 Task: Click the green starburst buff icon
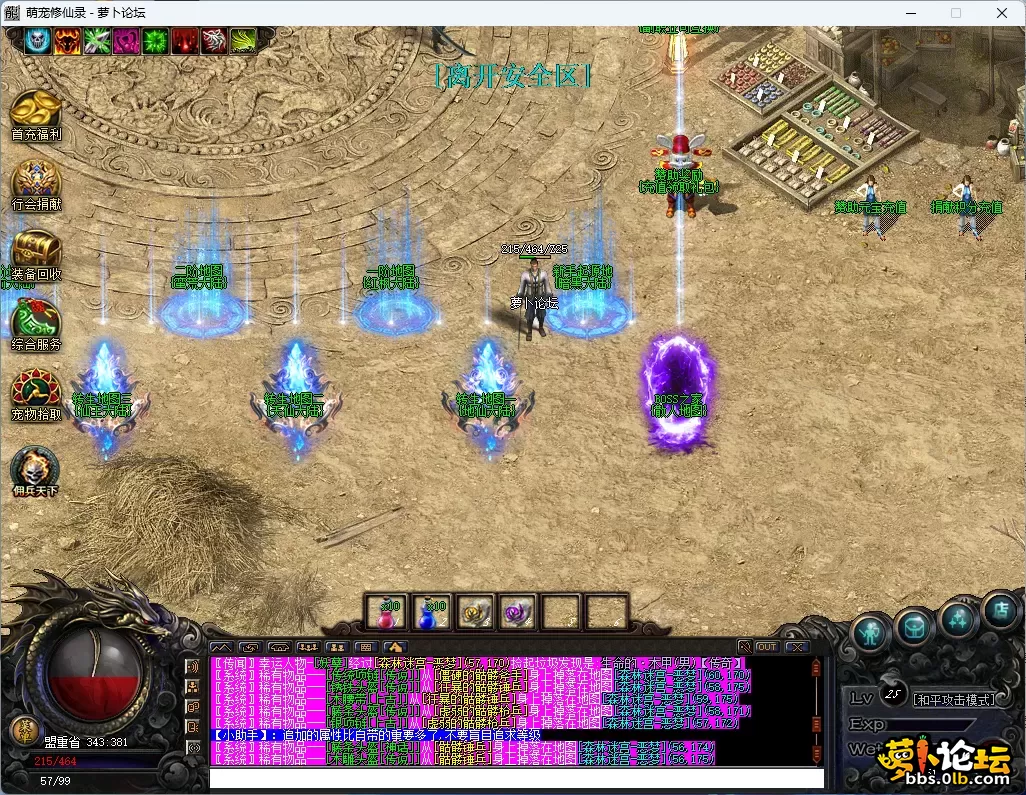click(156, 40)
